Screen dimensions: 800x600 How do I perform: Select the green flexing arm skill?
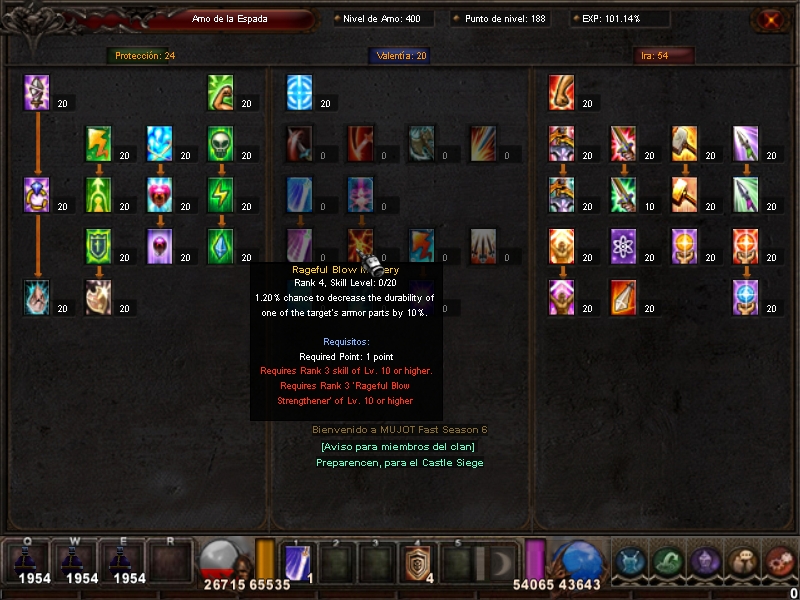pyautogui.click(x=222, y=92)
